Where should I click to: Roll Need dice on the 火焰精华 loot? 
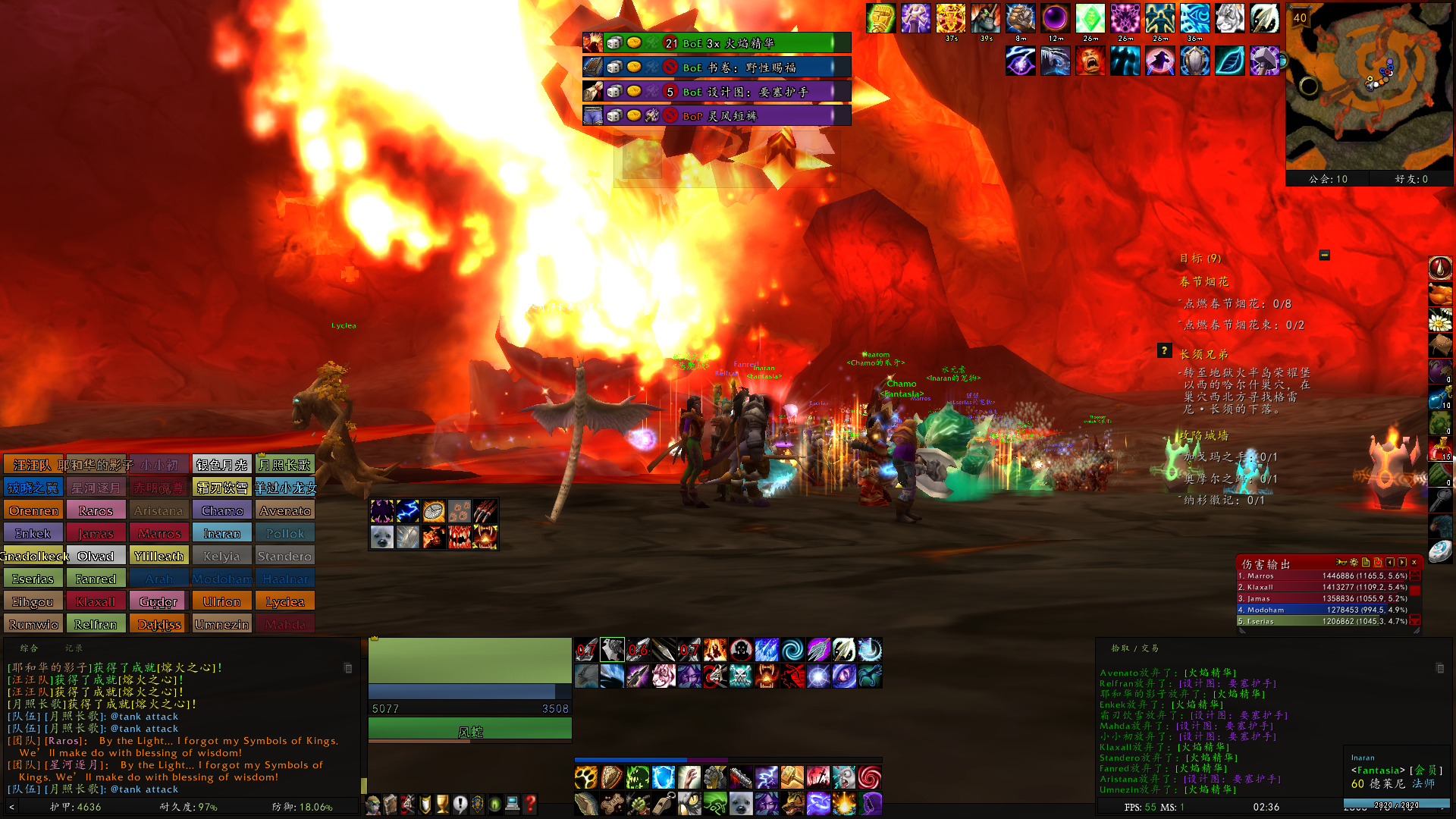pos(614,44)
